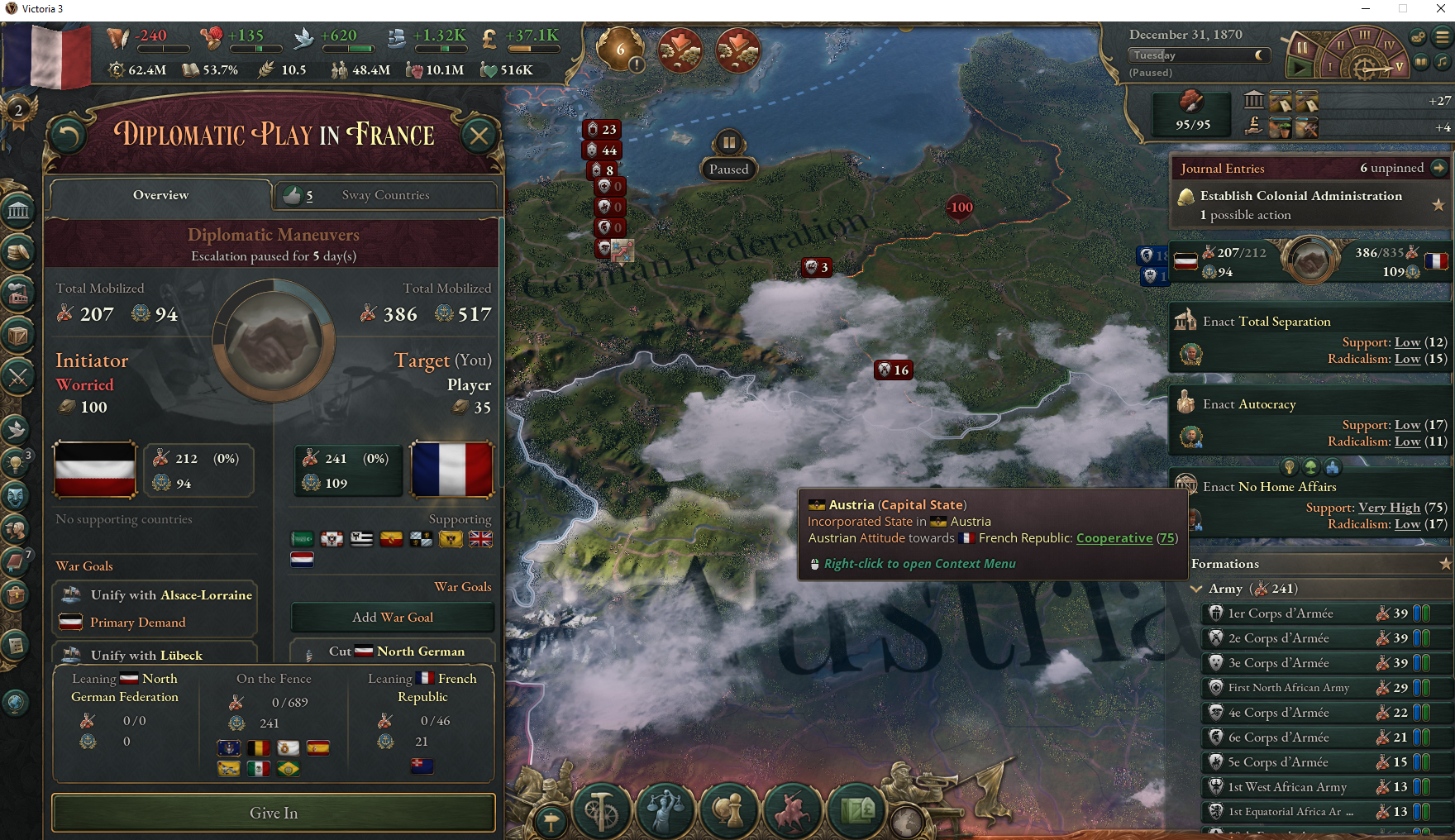Expand the Journal Entries panel arrow
The width and height of the screenshot is (1455, 840).
pos(1438,168)
